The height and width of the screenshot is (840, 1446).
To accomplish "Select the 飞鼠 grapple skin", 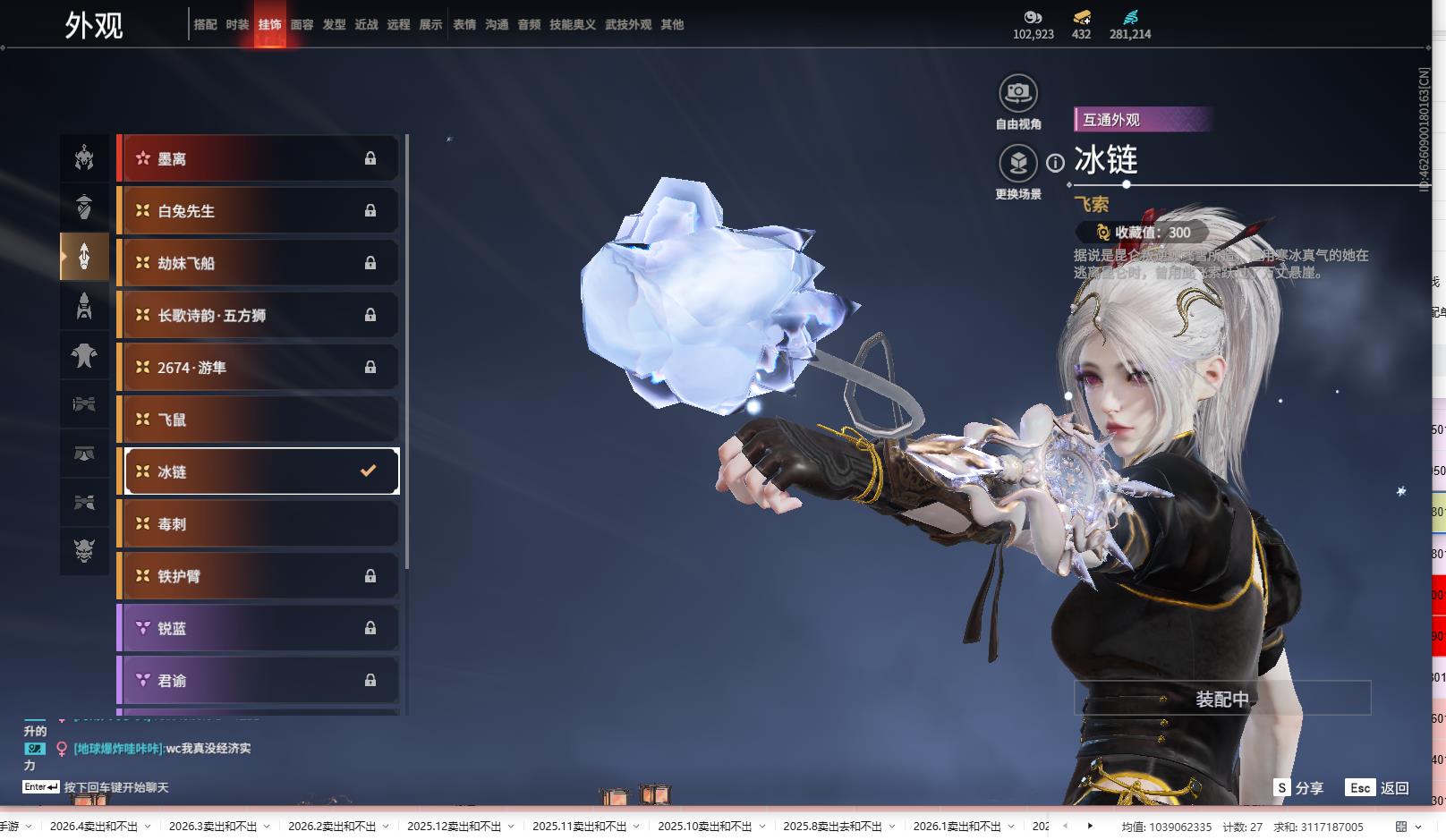I will pos(259,420).
